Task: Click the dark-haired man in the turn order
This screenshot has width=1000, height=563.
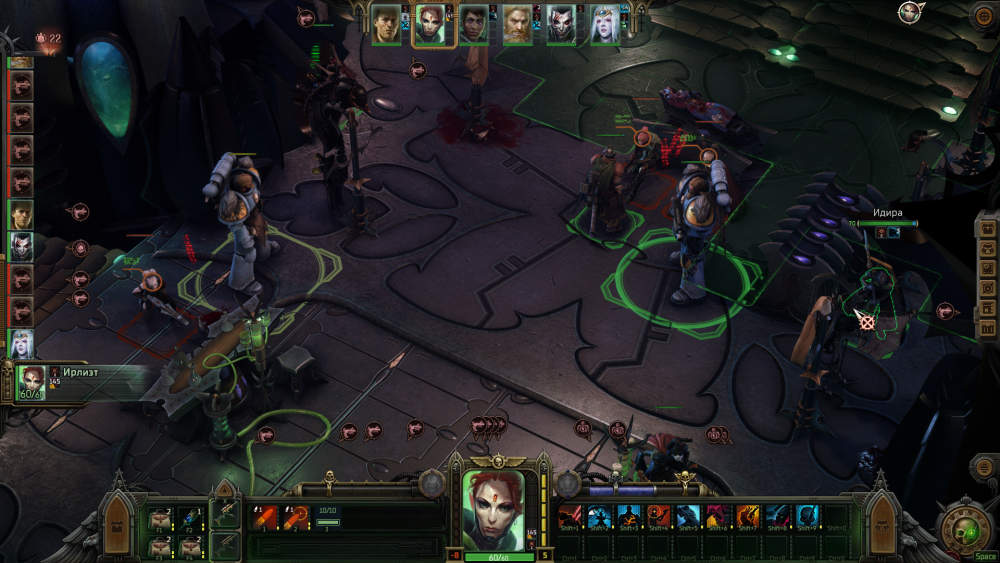Action: tap(21, 214)
